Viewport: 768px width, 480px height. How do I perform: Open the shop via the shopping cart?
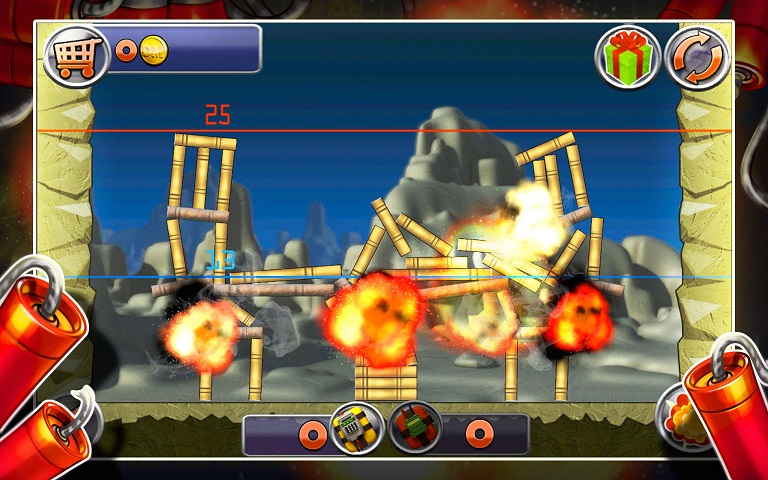click(76, 53)
